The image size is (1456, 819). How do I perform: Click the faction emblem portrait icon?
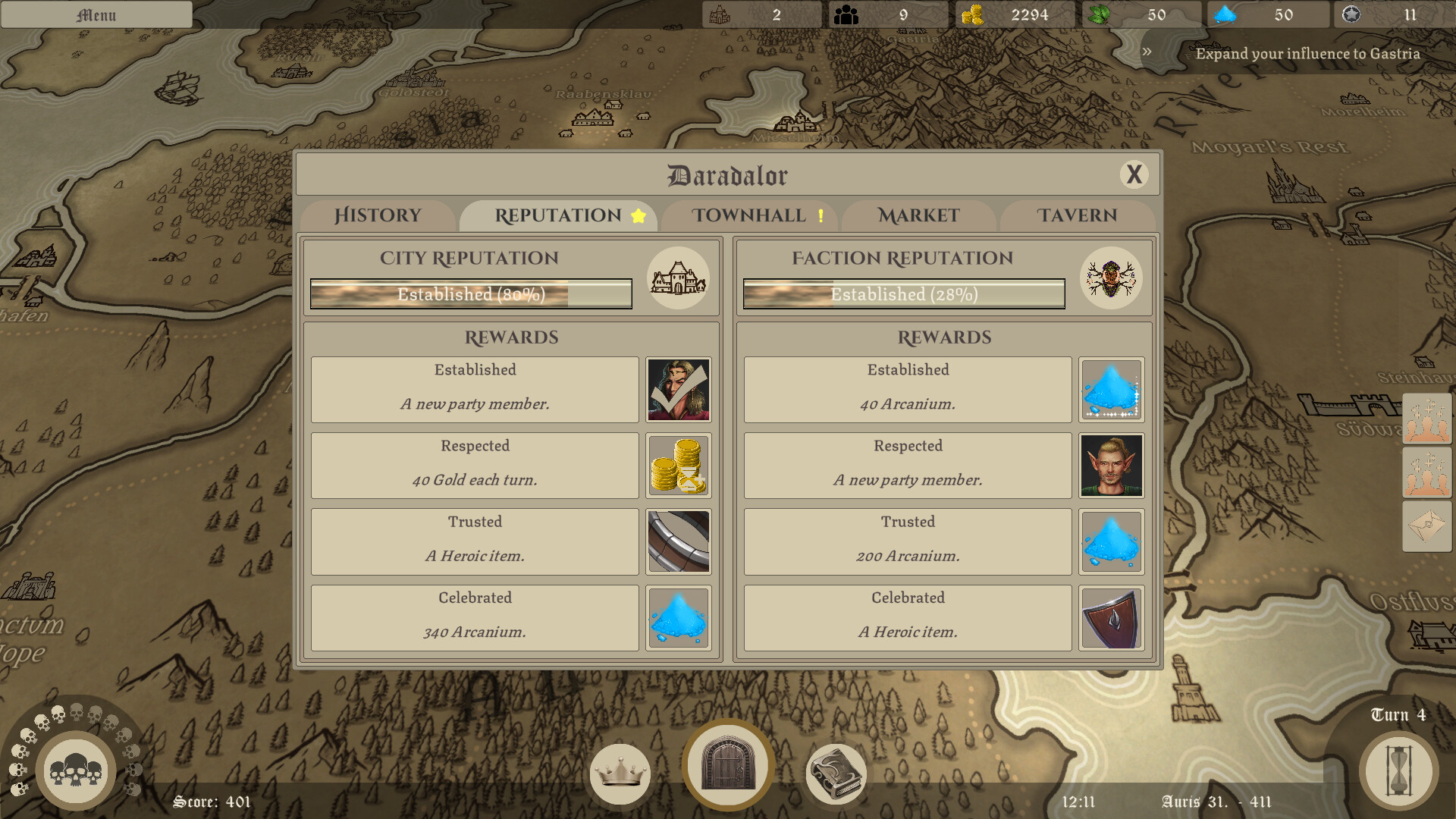(x=1111, y=278)
